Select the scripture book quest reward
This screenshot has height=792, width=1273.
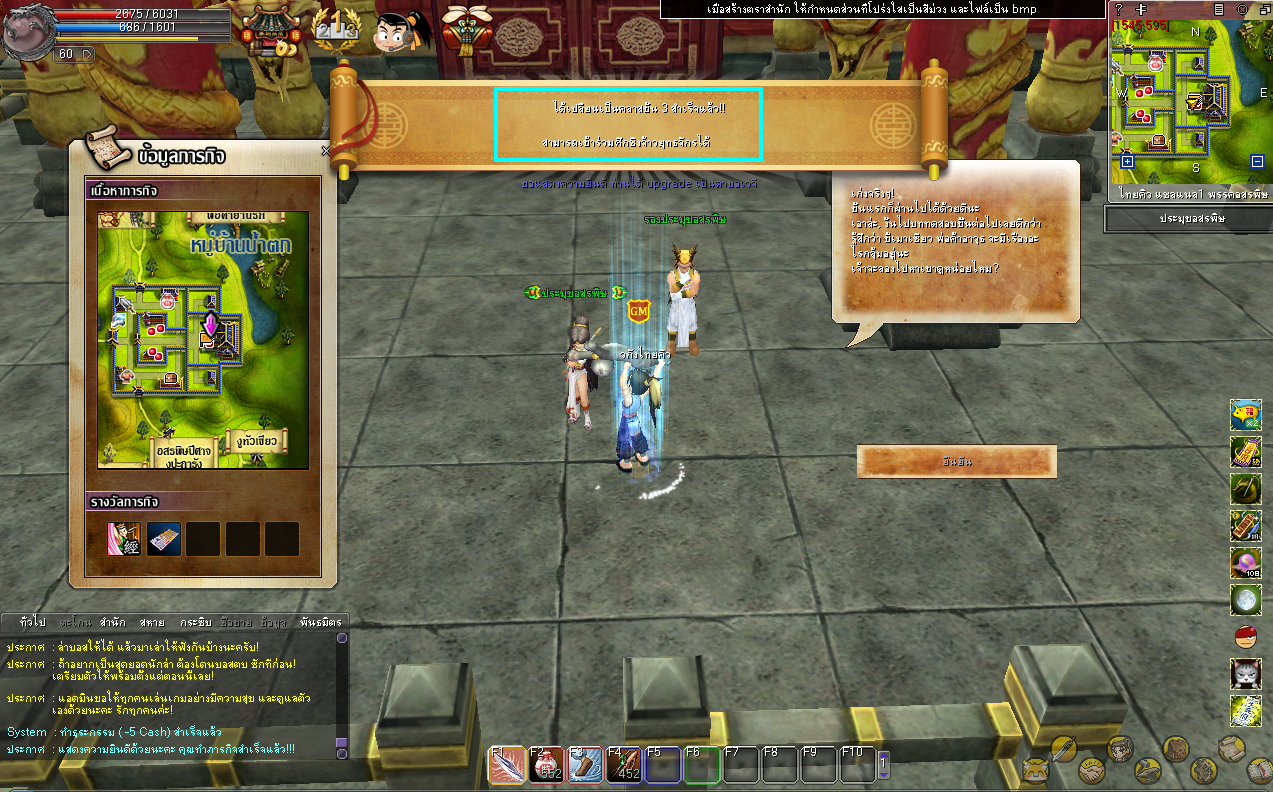[x=124, y=539]
